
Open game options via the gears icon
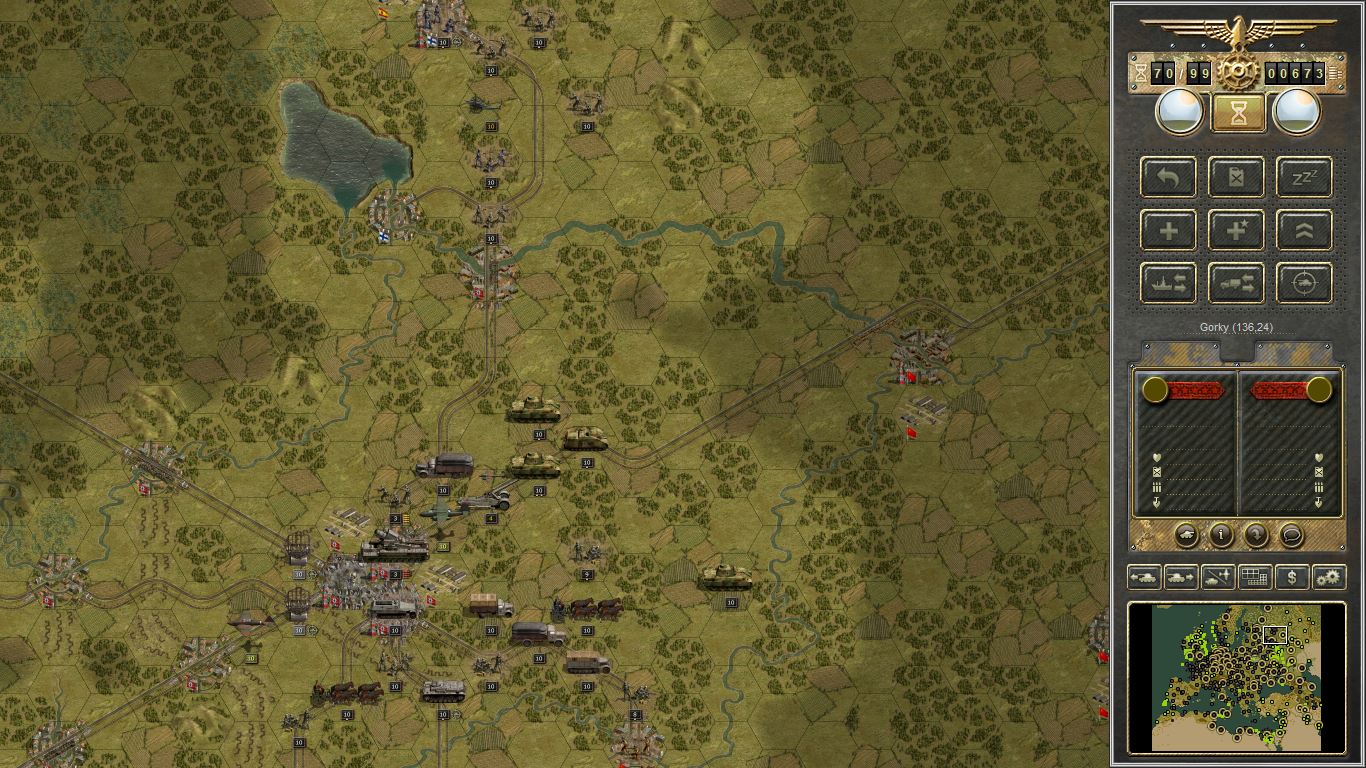click(x=1327, y=577)
